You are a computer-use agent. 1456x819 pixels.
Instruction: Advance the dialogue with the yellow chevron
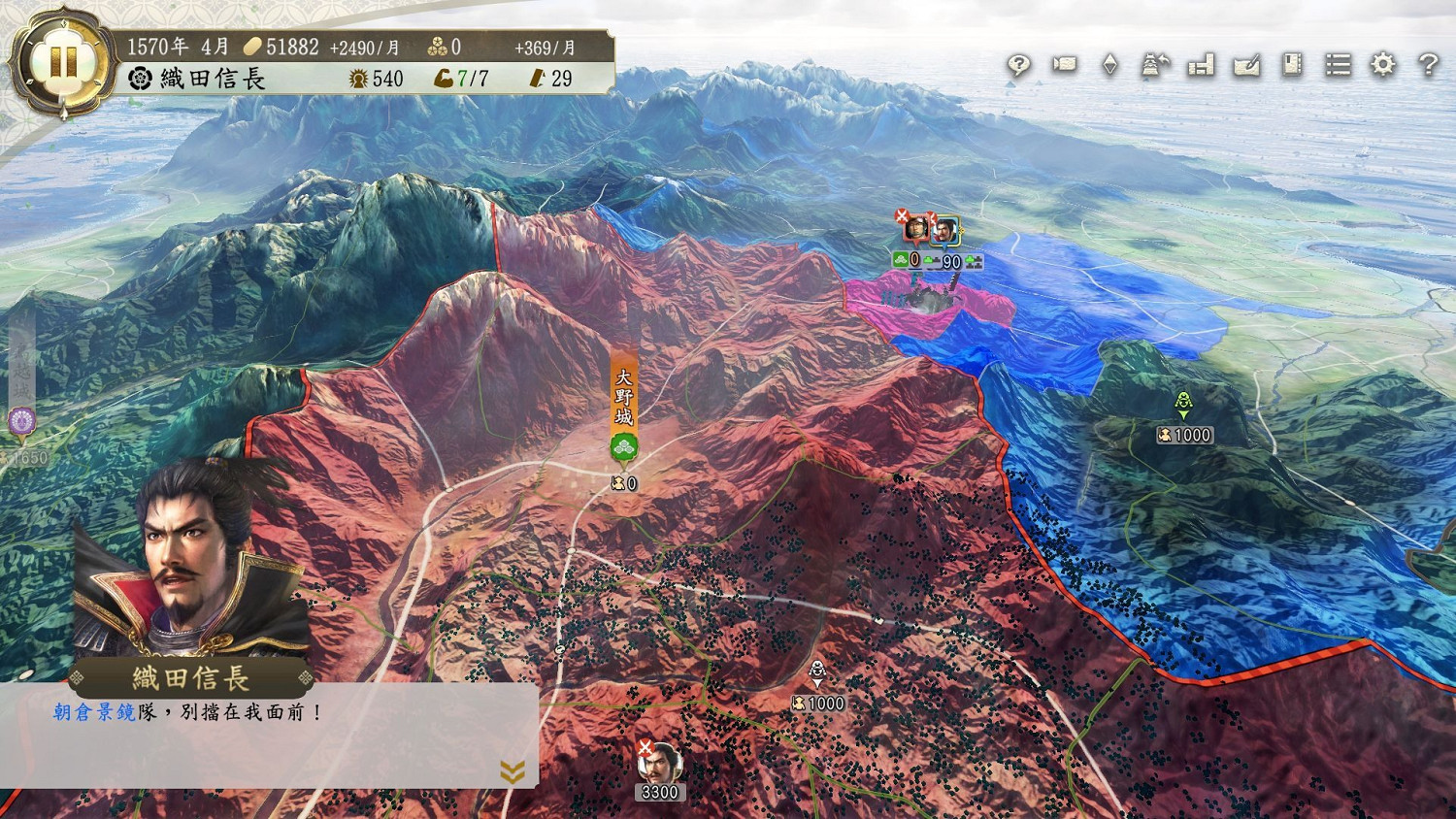513,771
